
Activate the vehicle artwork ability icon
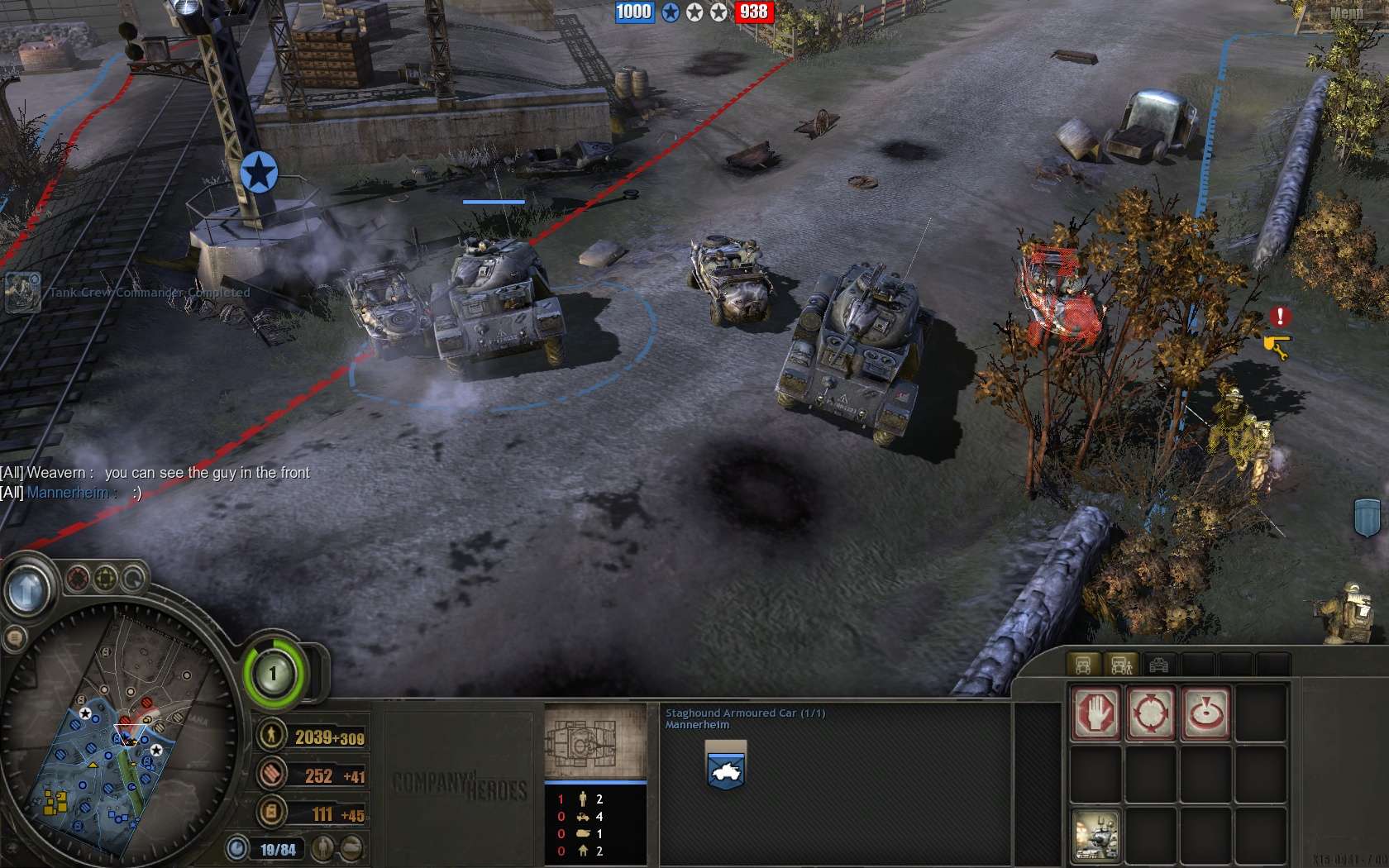tap(1095, 834)
